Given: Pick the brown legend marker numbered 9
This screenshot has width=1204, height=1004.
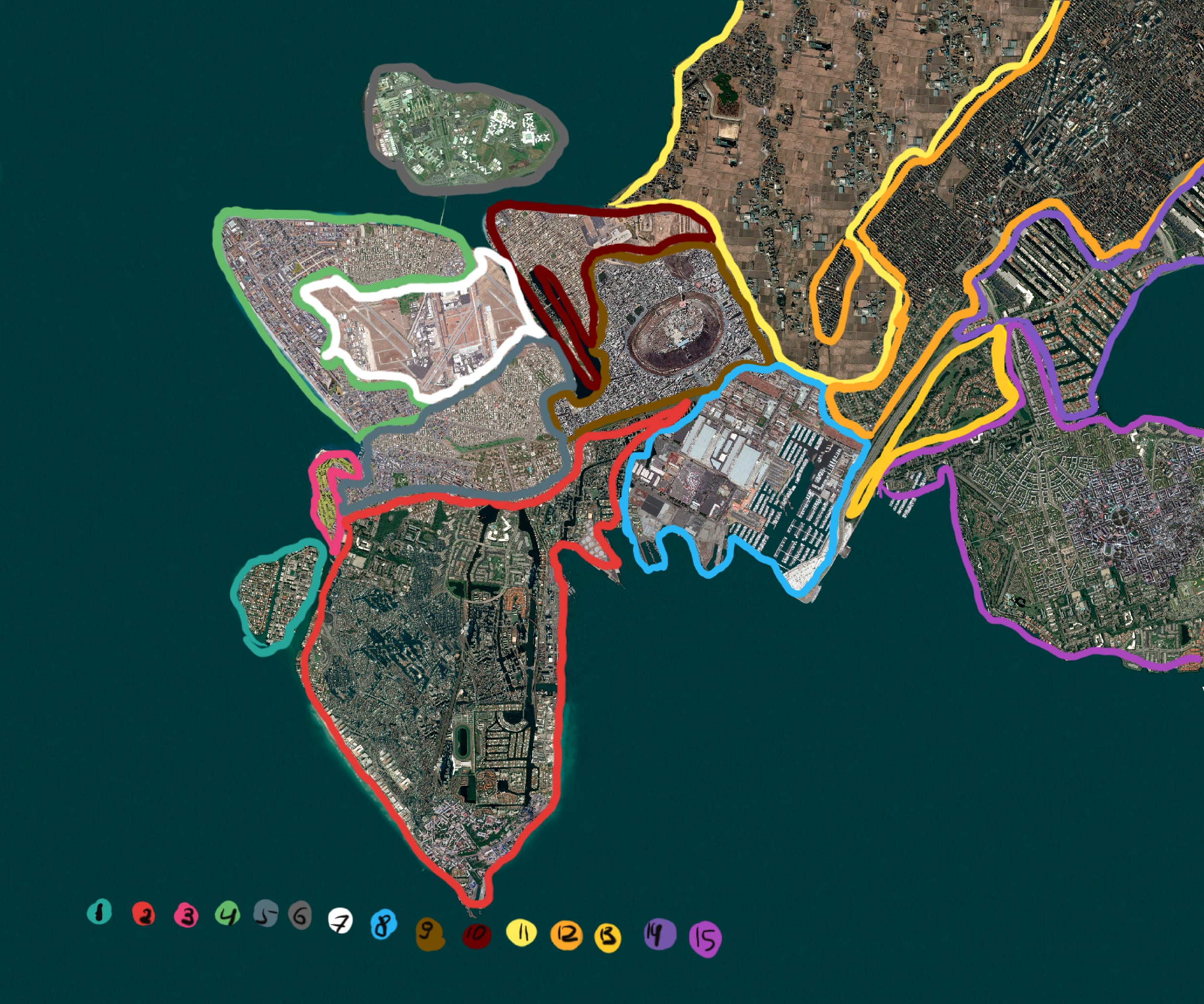Looking at the screenshot, I should tap(430, 933).
